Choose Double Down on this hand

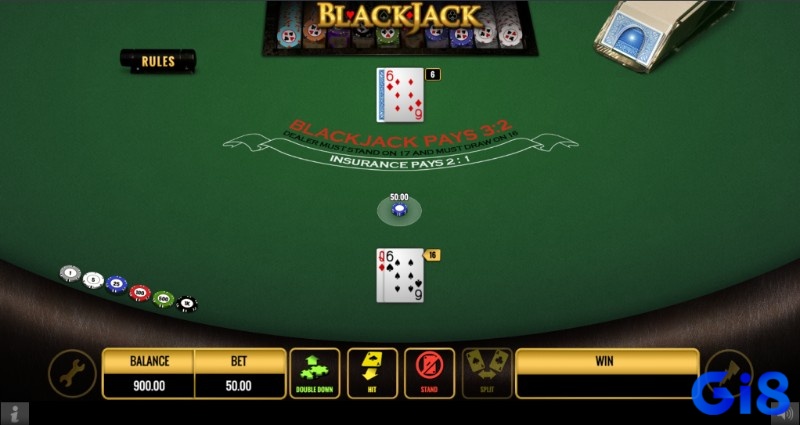point(315,373)
